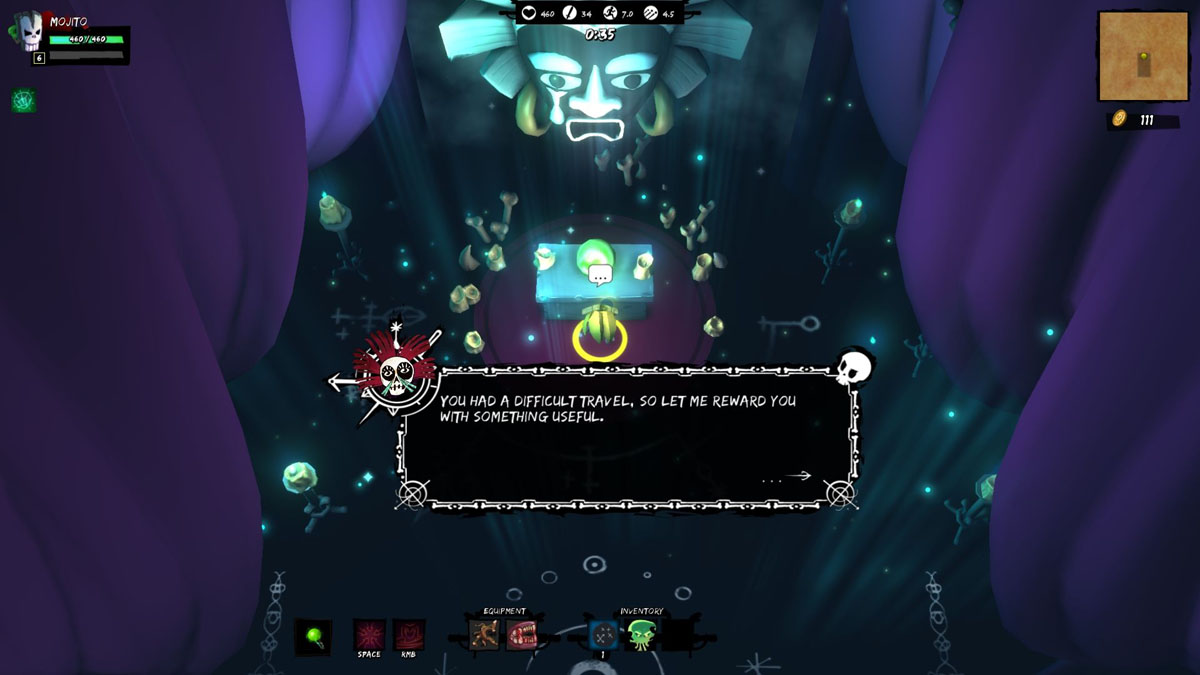
Task: Activate the RMB ability icon
Action: [x=409, y=635]
